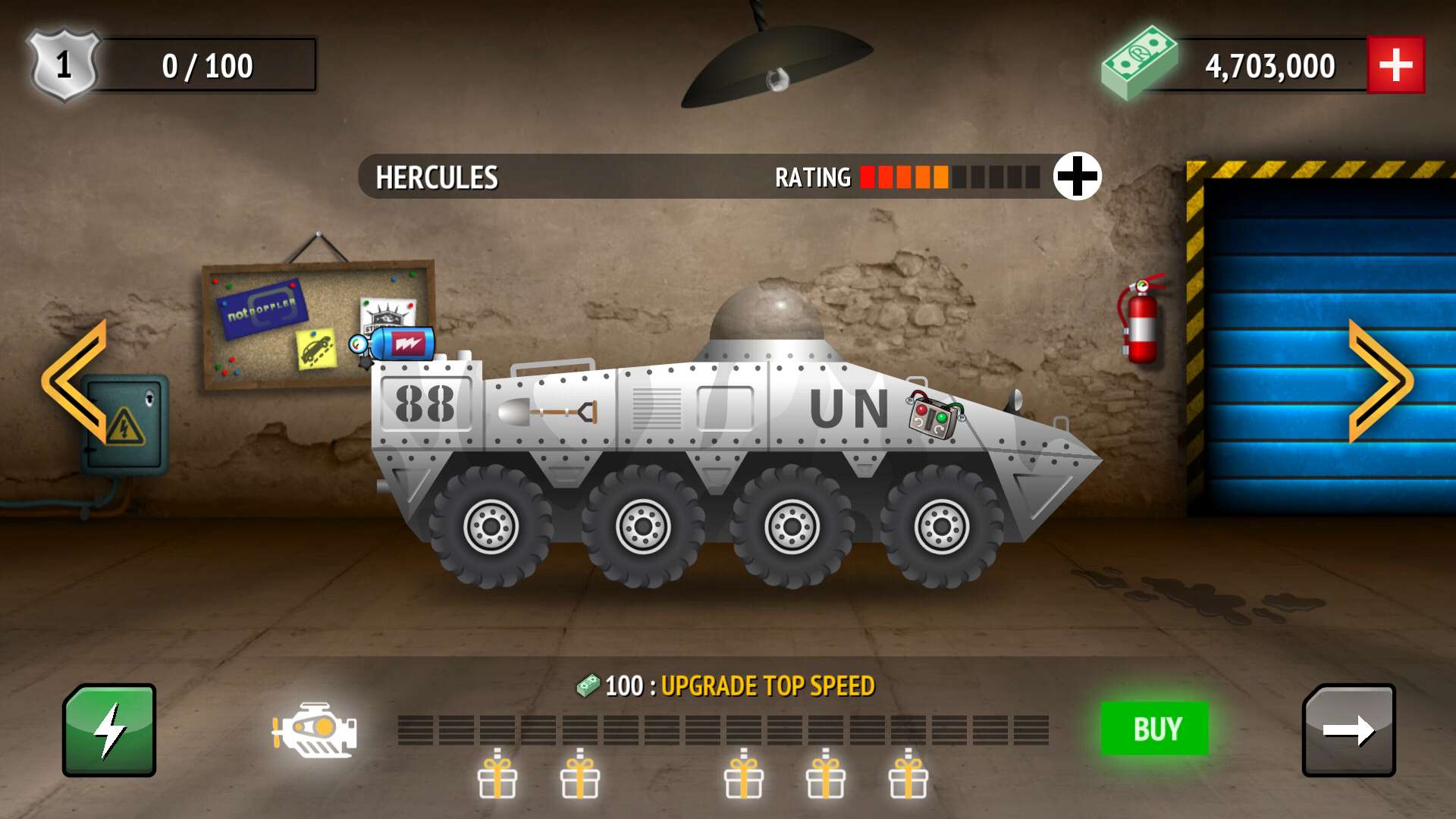Click the green lightning boost icon
The image size is (1456, 819).
109,730
